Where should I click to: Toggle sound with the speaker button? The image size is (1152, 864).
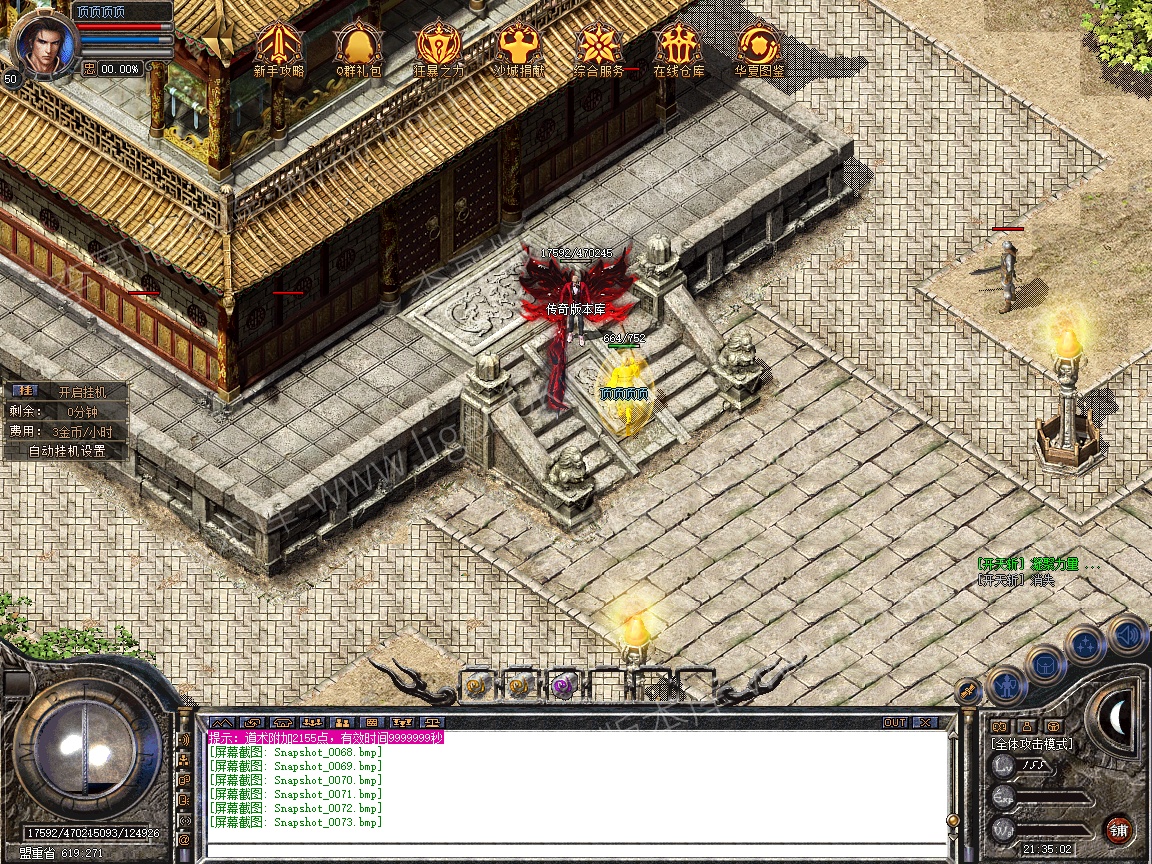click(x=1127, y=634)
